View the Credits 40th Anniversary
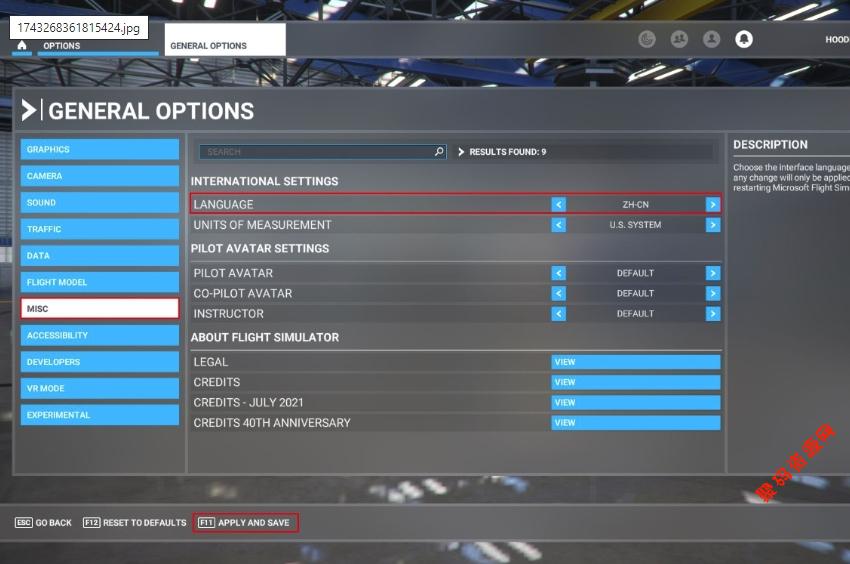This screenshot has width=850, height=564. [635, 423]
